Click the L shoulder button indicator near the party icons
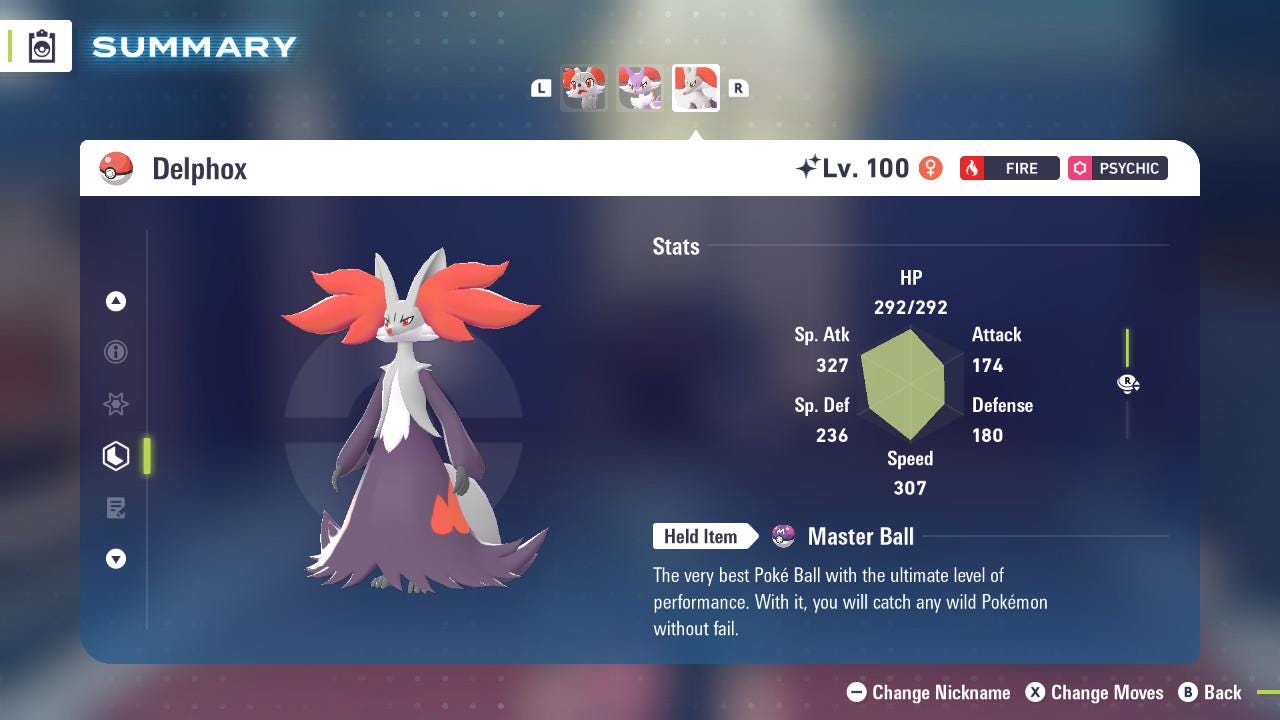 (541, 88)
